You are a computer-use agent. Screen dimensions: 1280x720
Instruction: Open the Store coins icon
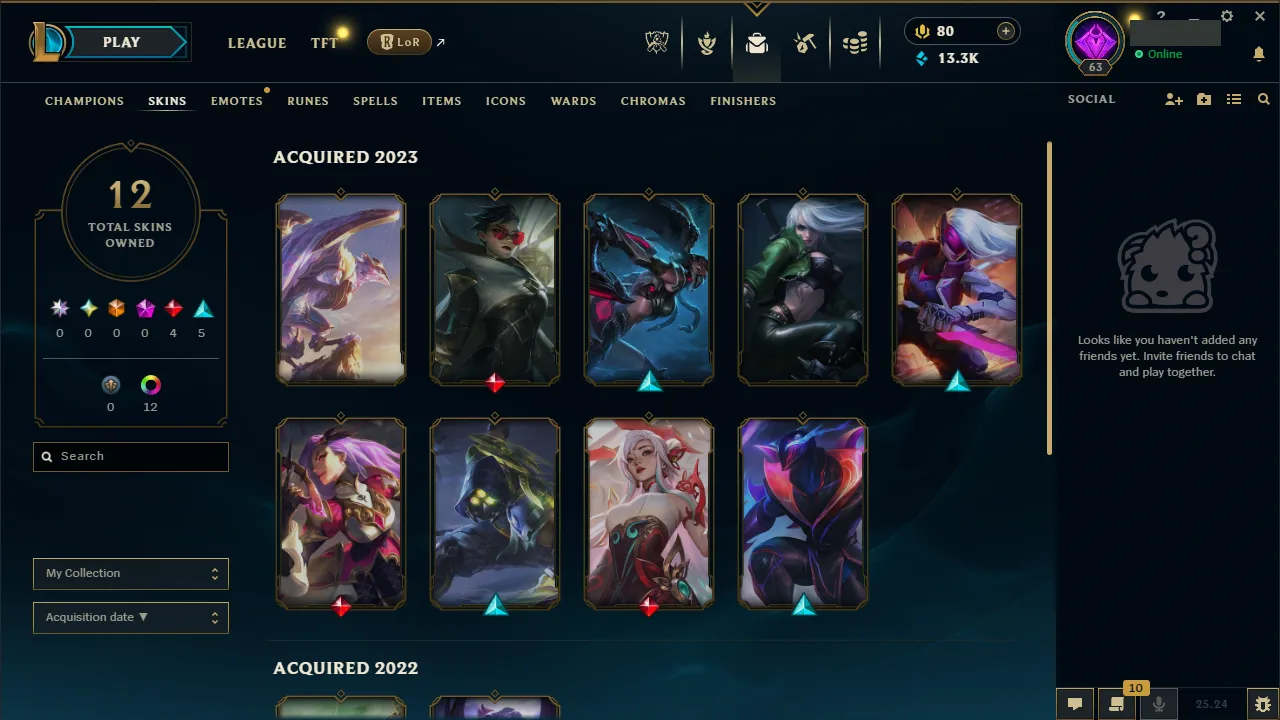tap(855, 42)
